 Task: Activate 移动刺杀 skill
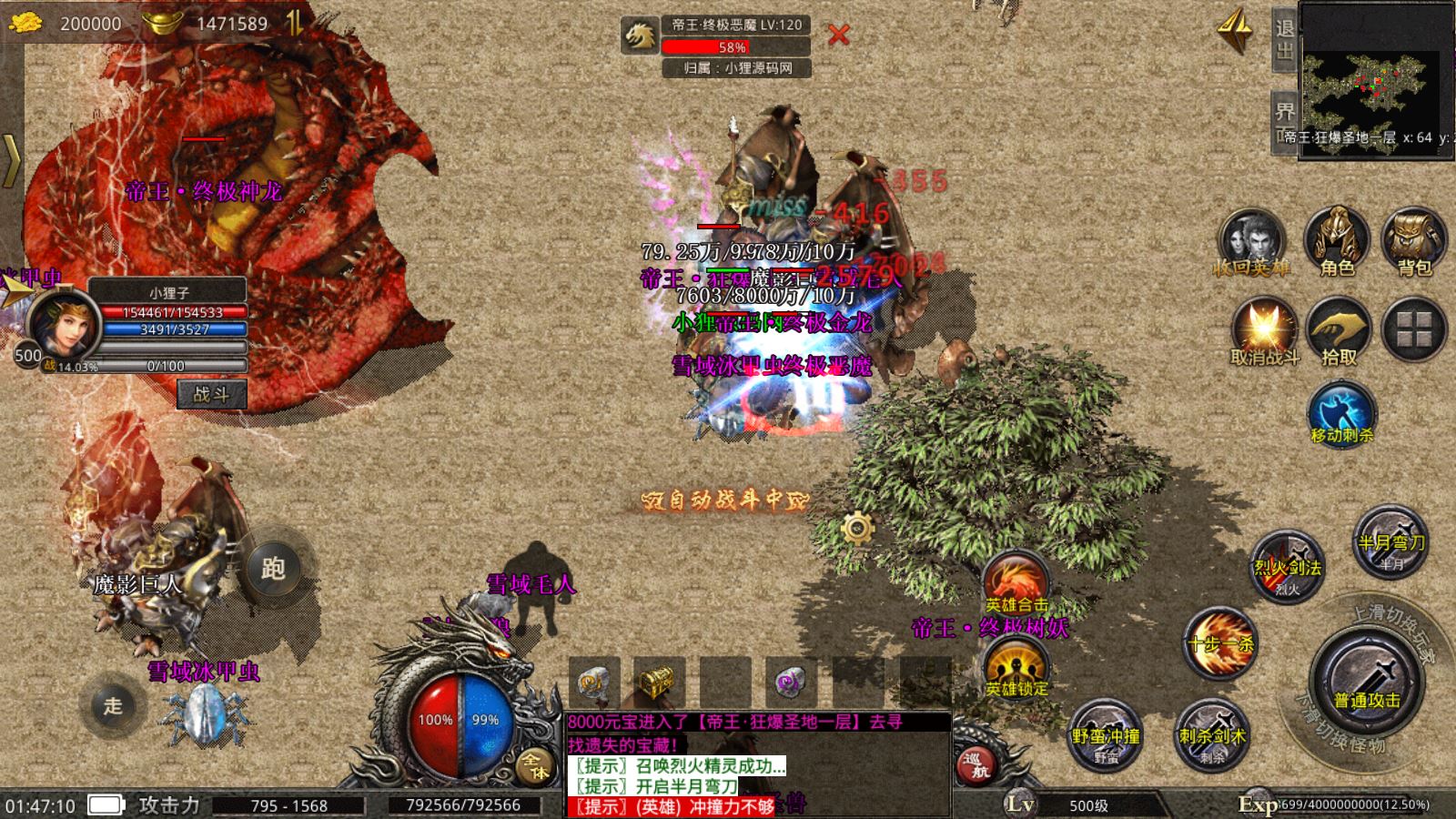(1341, 414)
